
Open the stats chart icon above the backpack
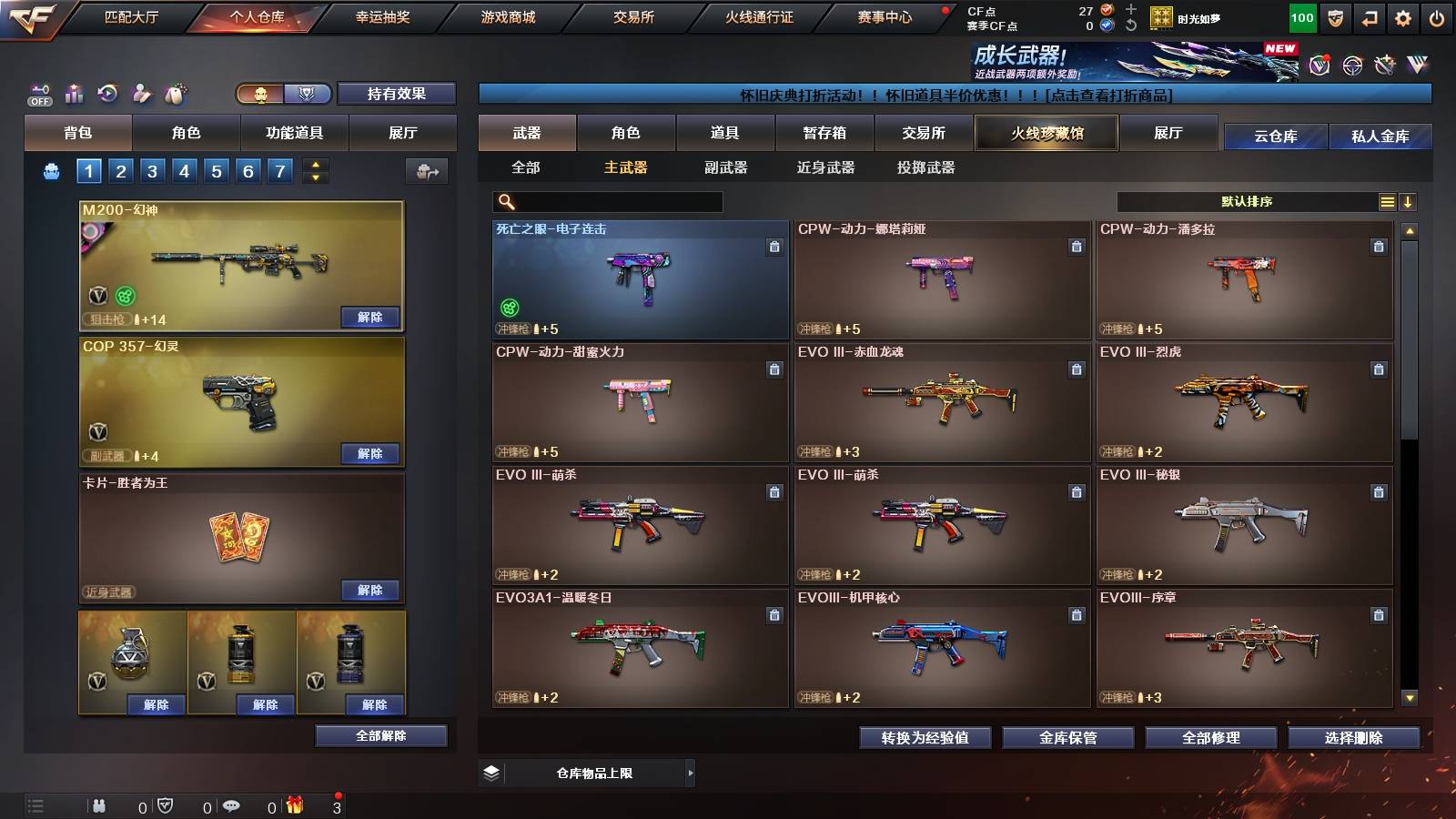coord(75,93)
